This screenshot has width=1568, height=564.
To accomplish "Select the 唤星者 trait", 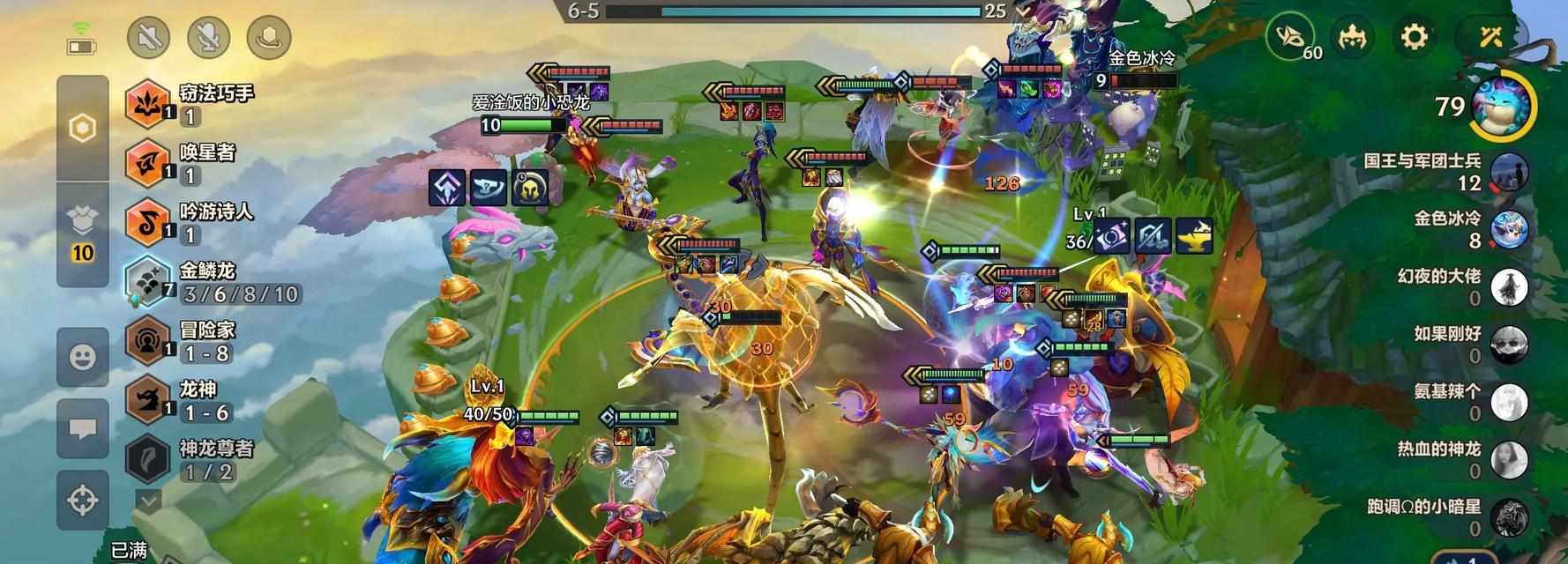I will tap(146, 162).
